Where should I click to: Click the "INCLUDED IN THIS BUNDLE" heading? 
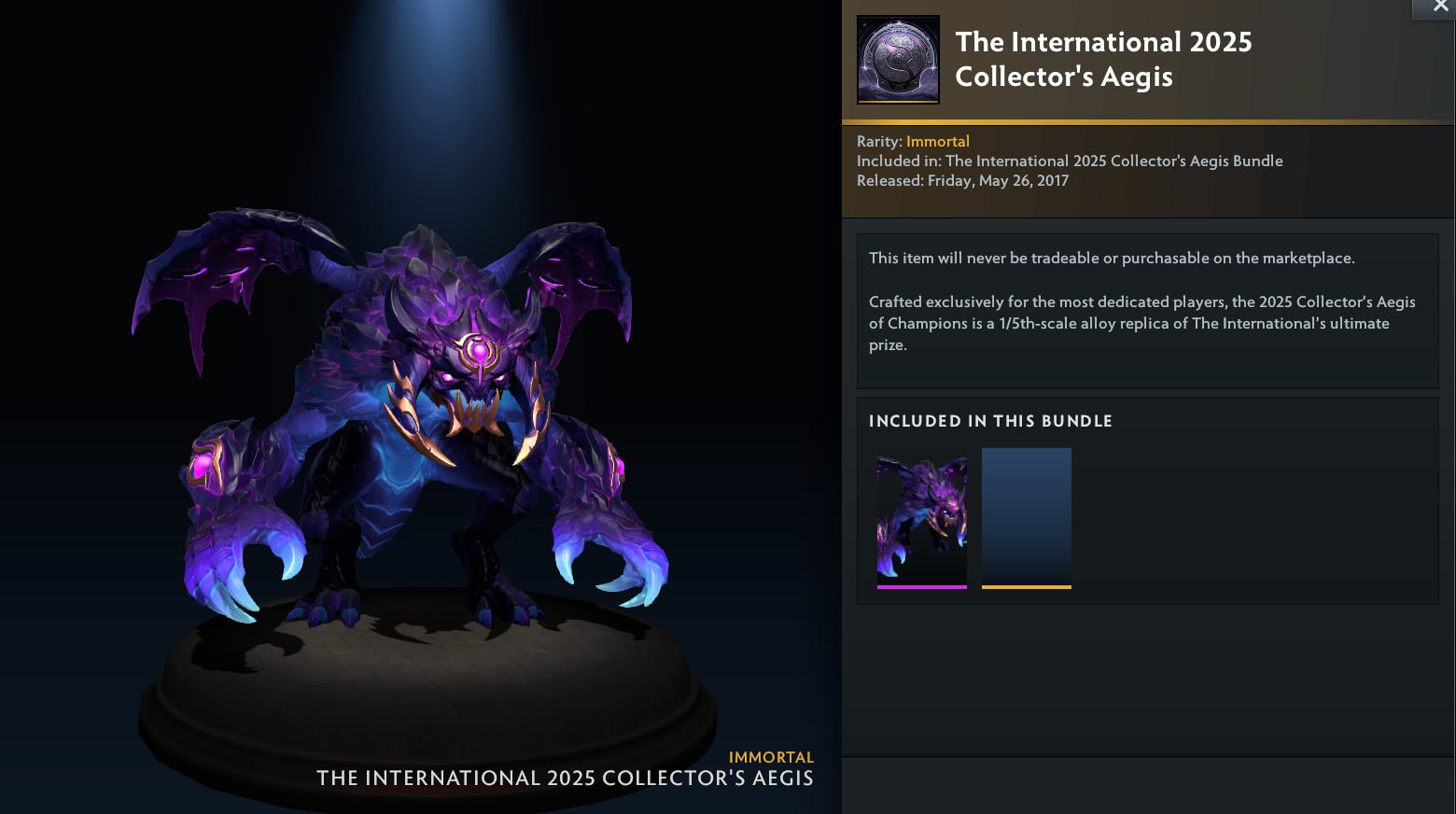pyautogui.click(x=990, y=421)
